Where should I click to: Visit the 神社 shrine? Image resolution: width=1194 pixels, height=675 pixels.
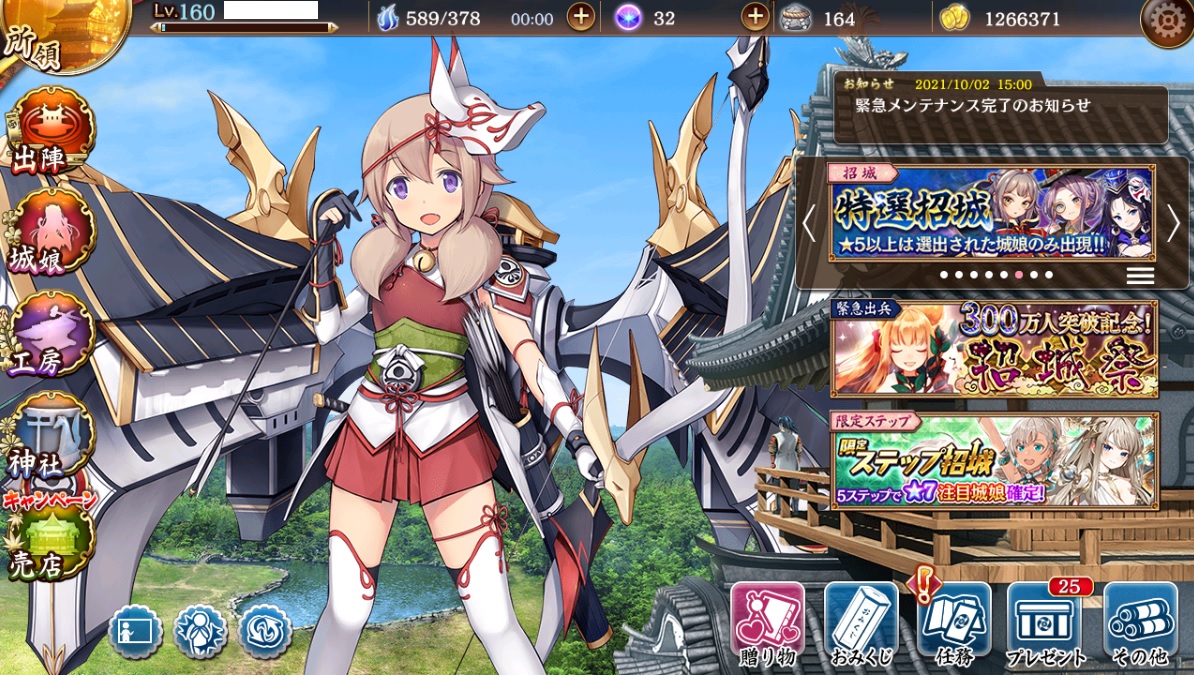tap(50, 437)
